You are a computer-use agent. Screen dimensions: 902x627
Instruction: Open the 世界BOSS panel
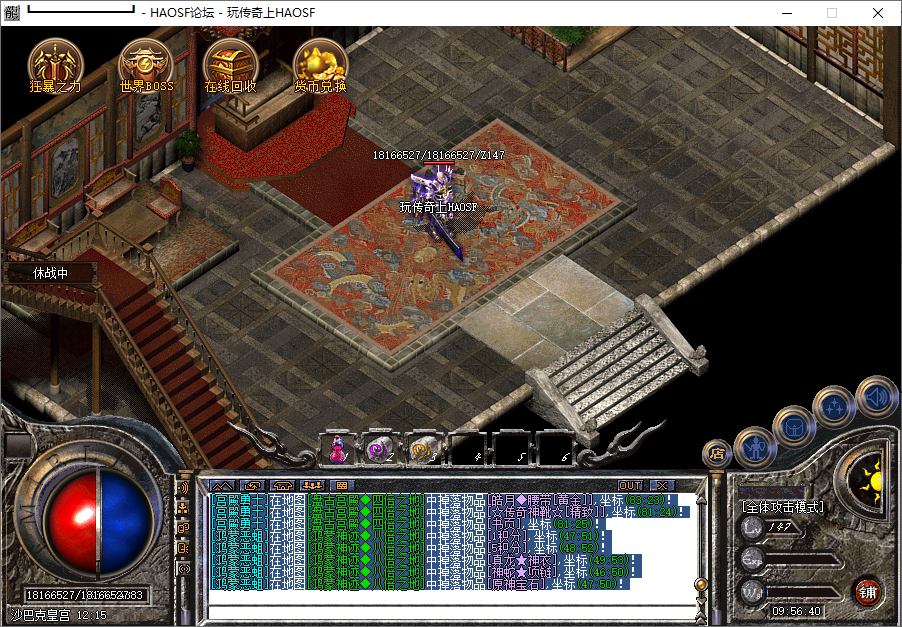click(x=146, y=65)
